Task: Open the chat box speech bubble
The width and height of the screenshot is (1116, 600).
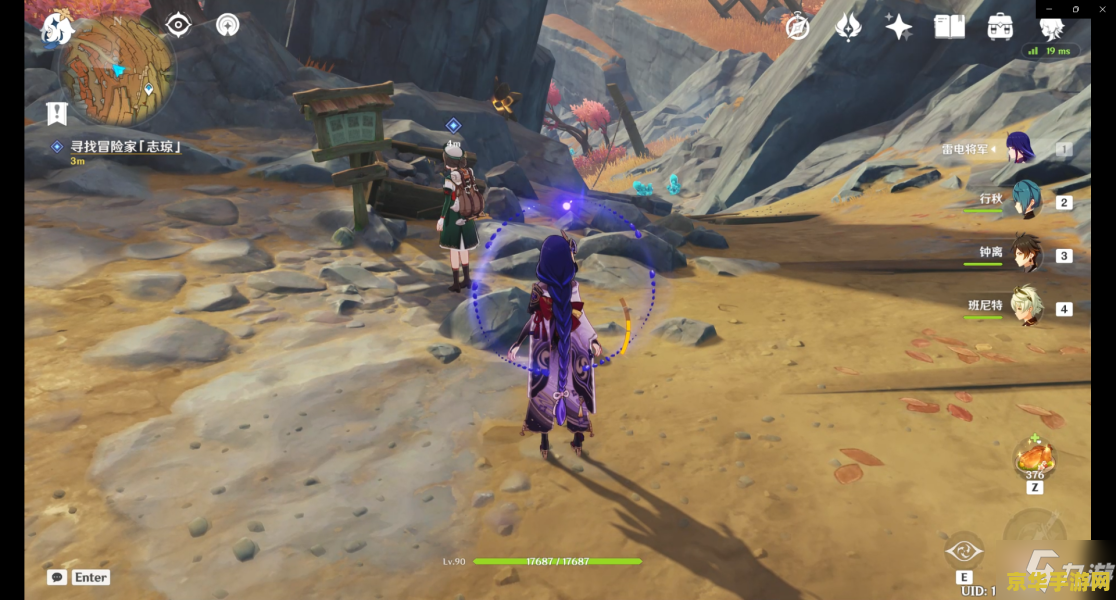Action: point(57,577)
